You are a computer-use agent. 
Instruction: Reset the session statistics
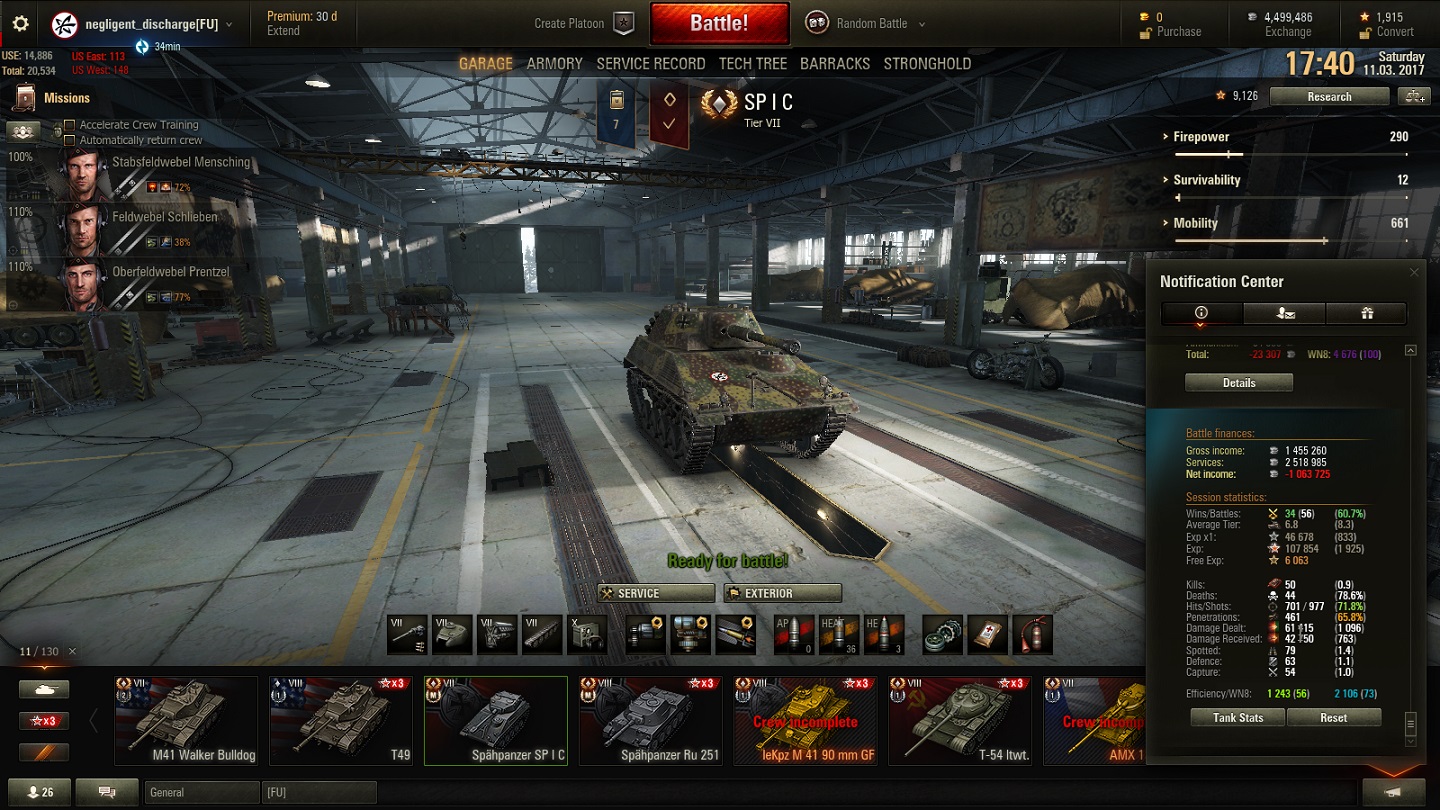1333,718
